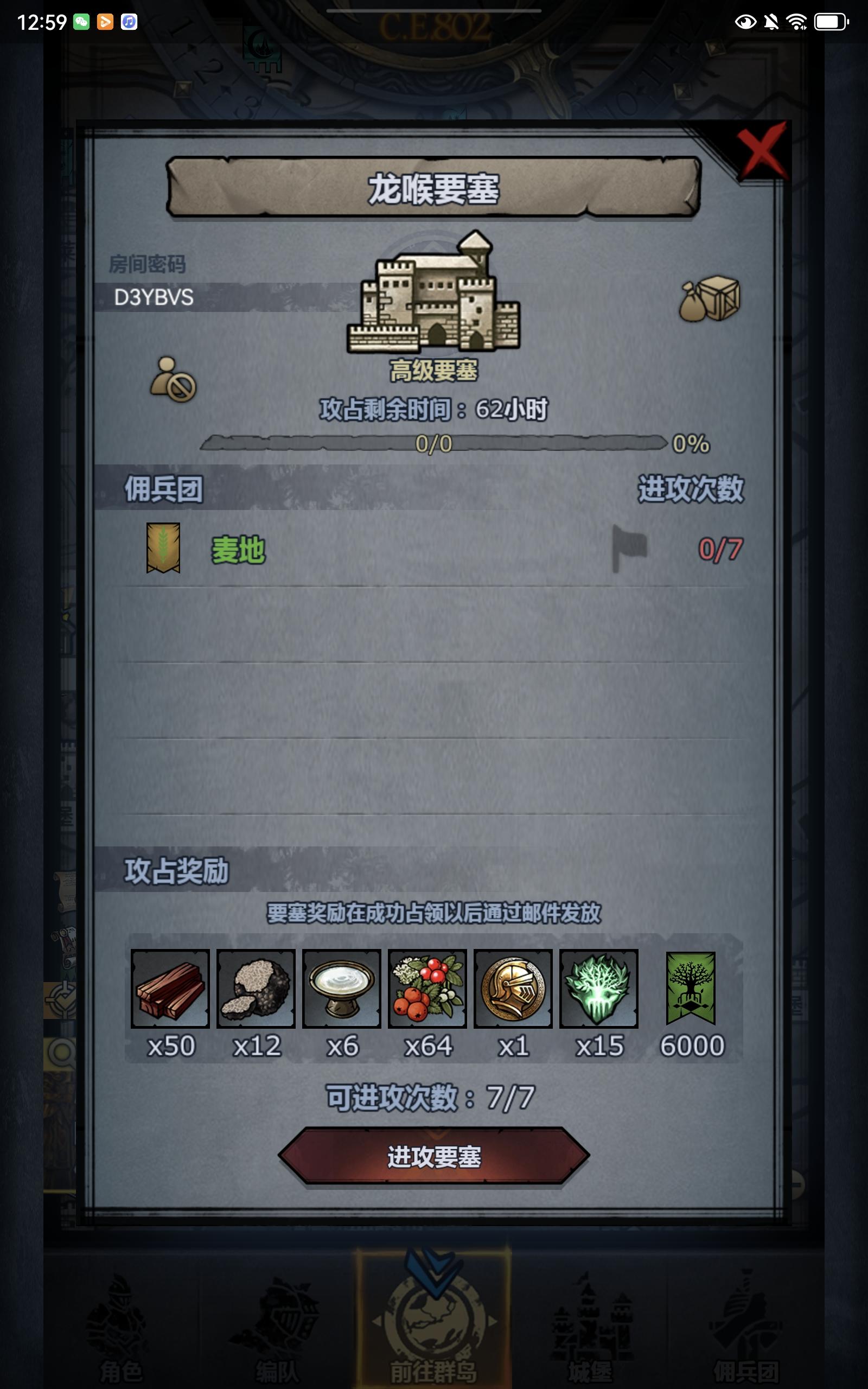Click the berries reward icon showing x64
This screenshot has height=1389, width=868.
tap(427, 990)
